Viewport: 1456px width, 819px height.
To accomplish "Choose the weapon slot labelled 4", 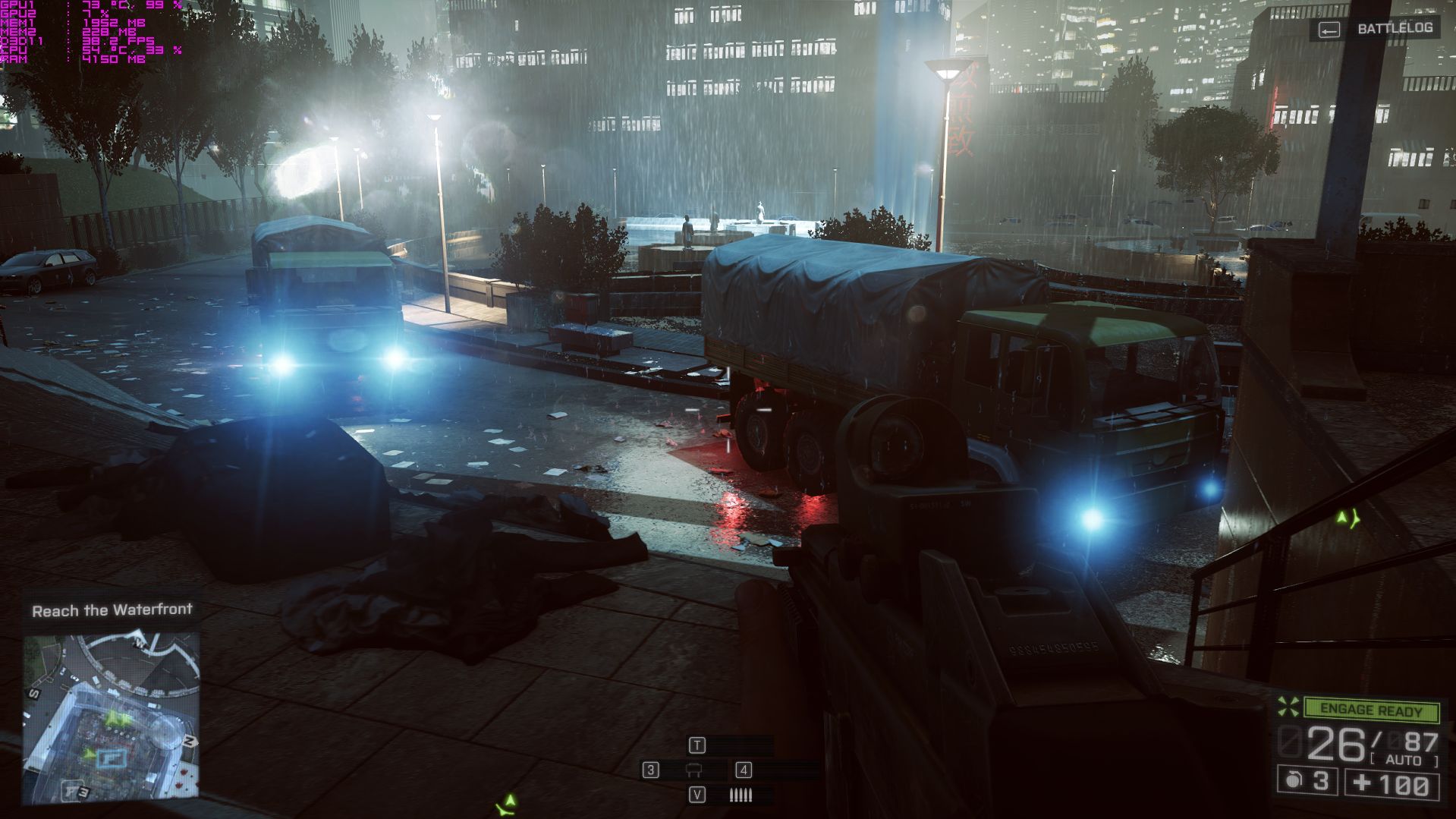I will click(744, 770).
